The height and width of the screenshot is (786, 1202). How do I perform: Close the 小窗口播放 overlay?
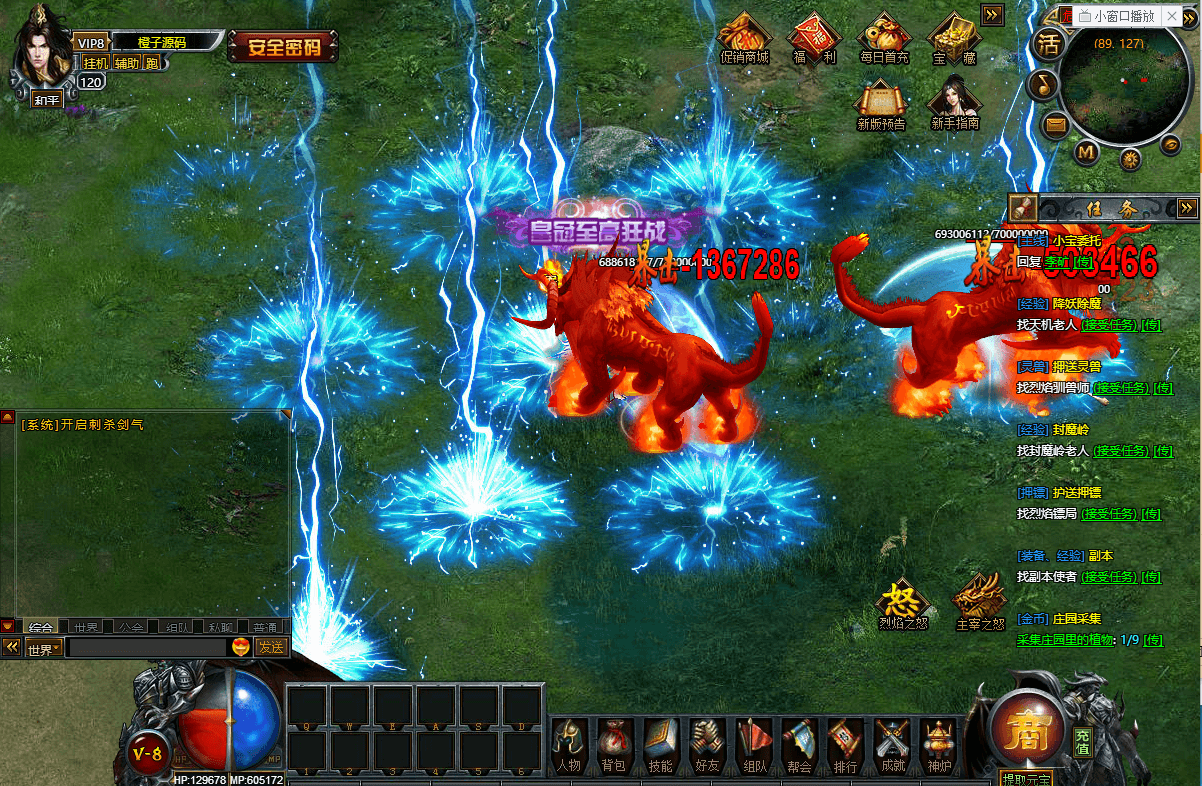tap(1173, 16)
